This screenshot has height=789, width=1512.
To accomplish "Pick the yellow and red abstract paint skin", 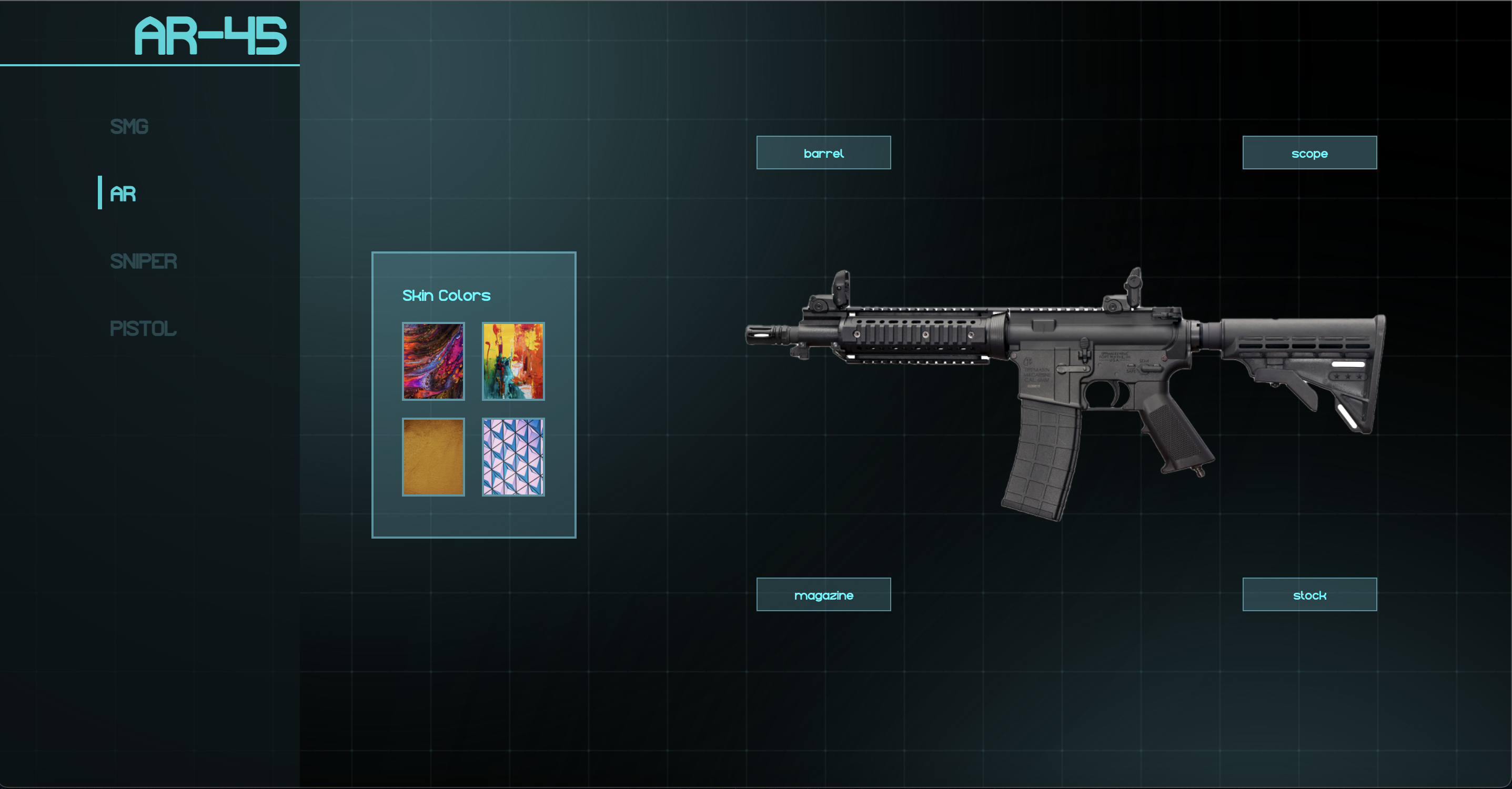I will click(x=513, y=362).
